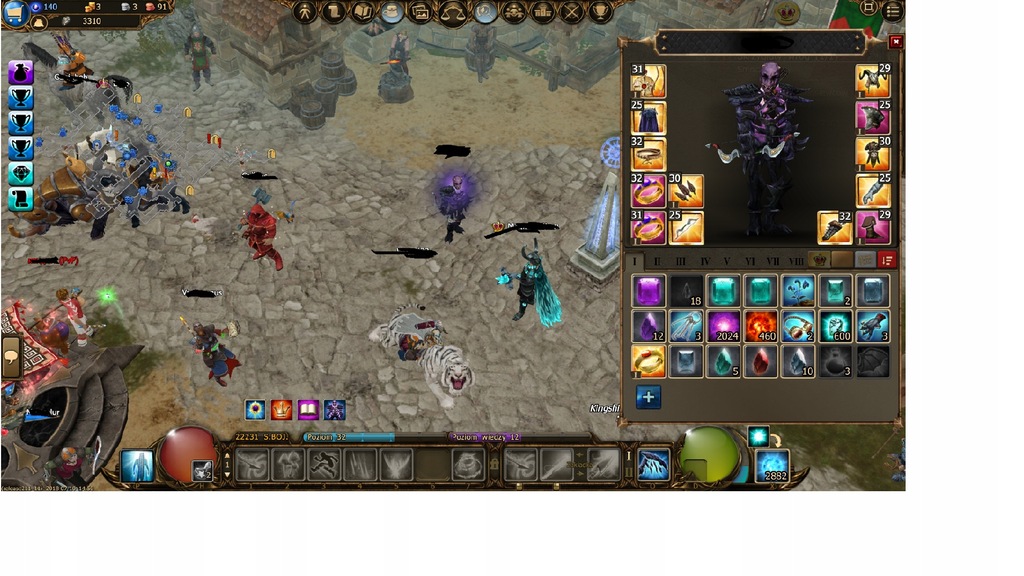
Task: Open the crown premium bag tab
Action: [818, 260]
